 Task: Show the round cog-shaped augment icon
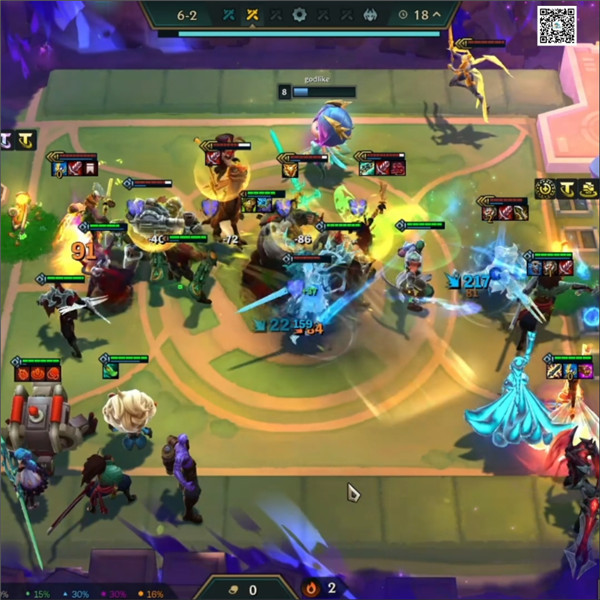point(545,188)
